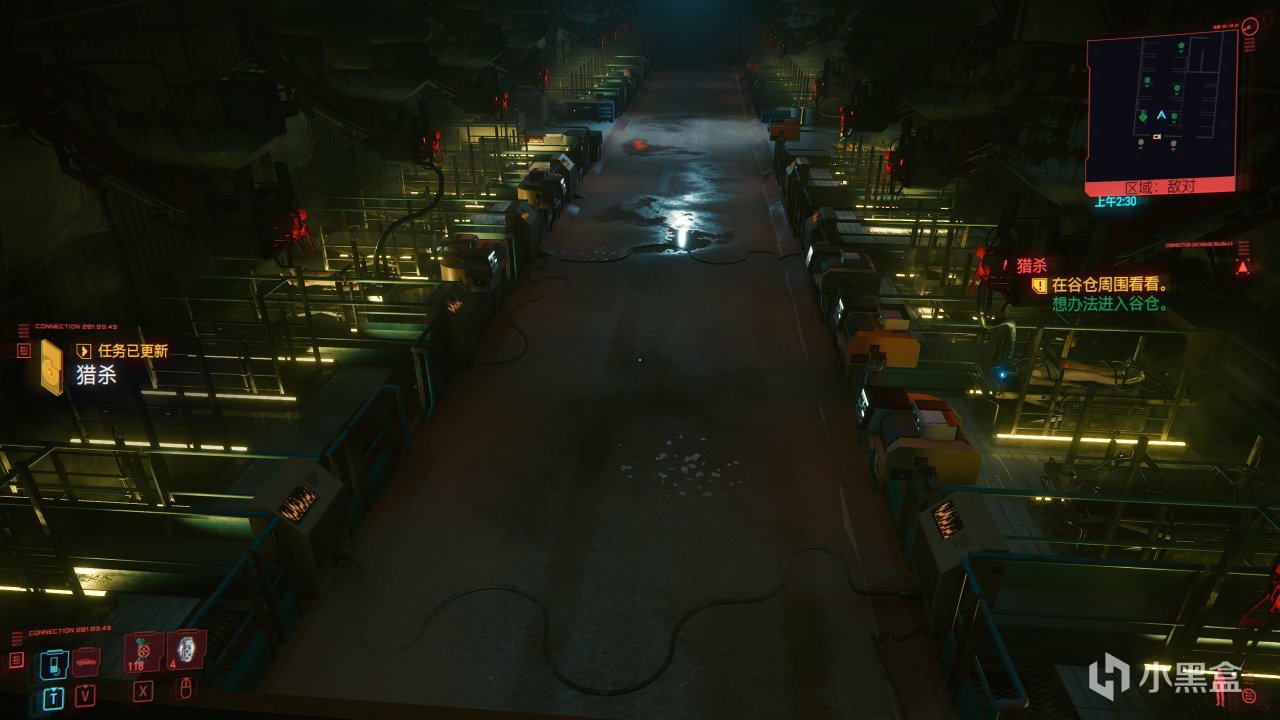Call your vehicle with the car icon
Viewport: 1280px width, 720px height.
tap(86, 661)
